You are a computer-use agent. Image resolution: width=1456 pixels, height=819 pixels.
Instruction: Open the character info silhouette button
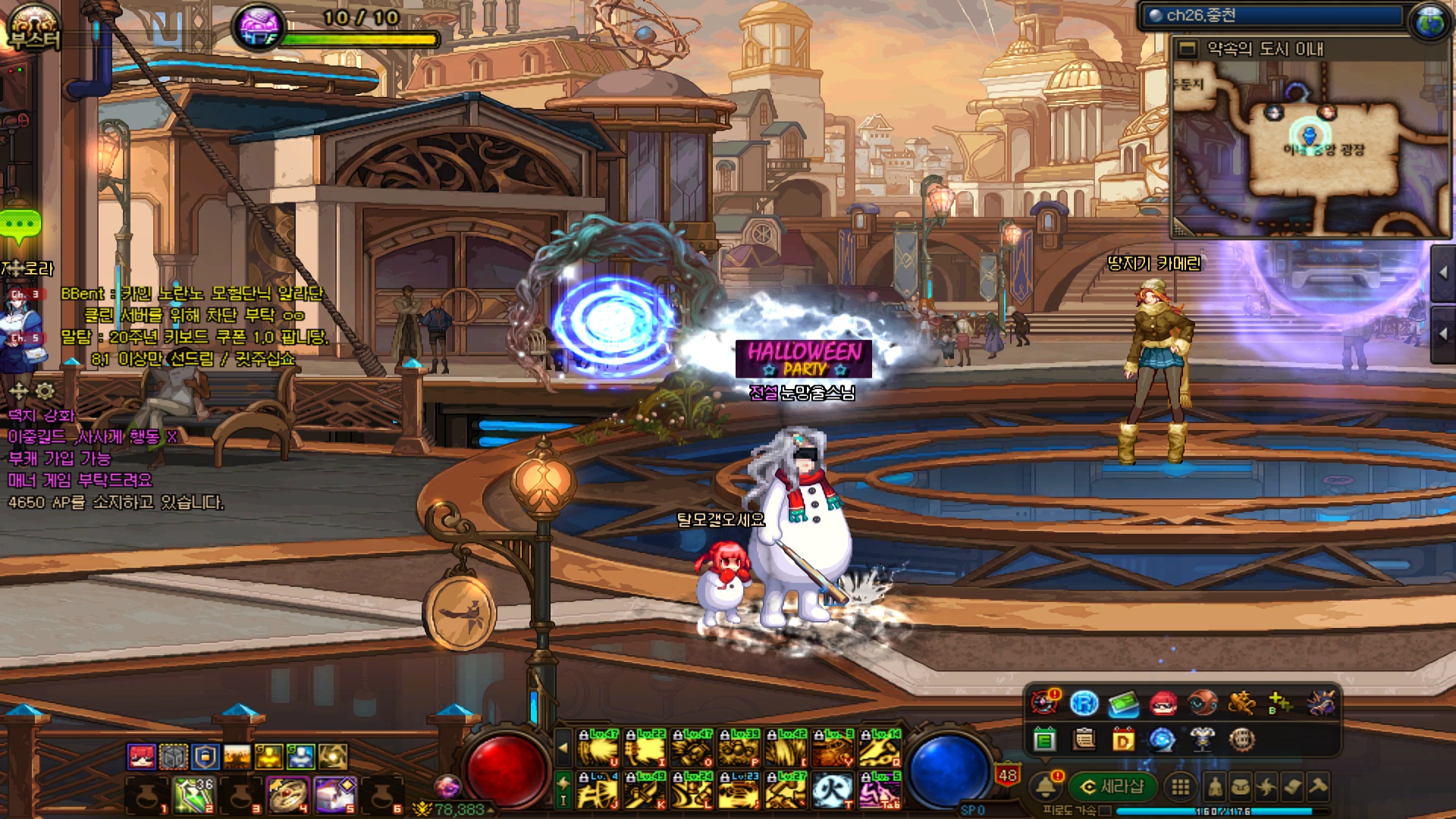1215,787
